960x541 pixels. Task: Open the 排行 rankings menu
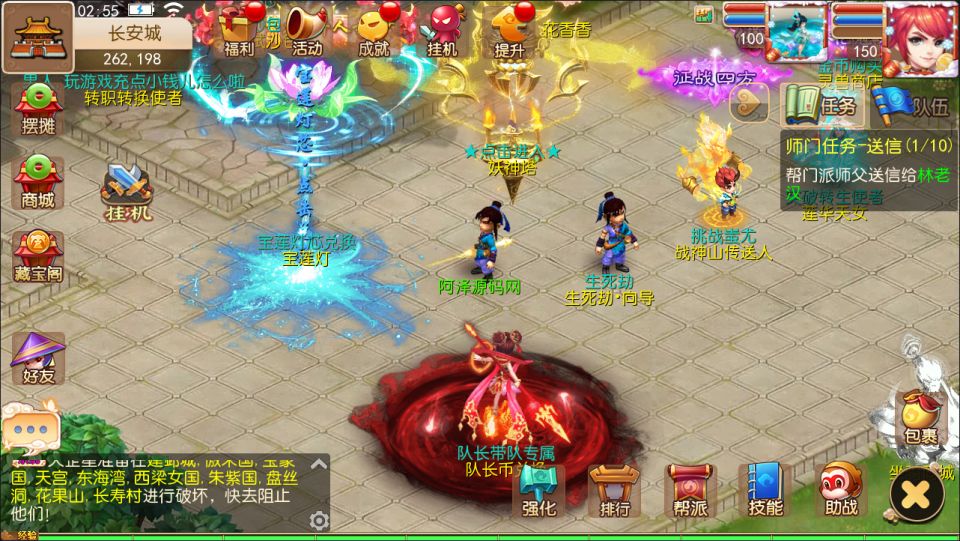(615, 492)
